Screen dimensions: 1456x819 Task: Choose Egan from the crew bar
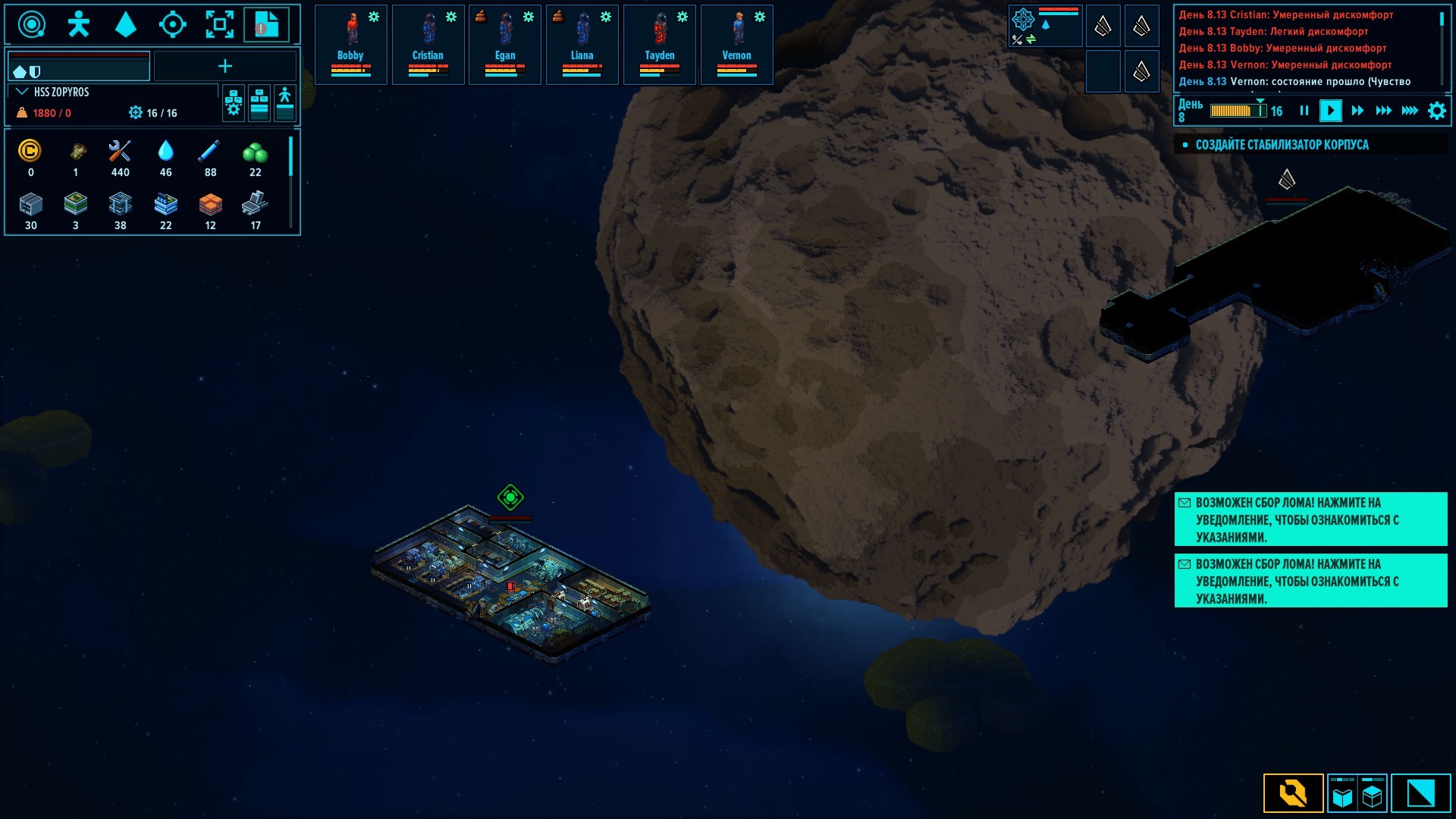[x=505, y=44]
